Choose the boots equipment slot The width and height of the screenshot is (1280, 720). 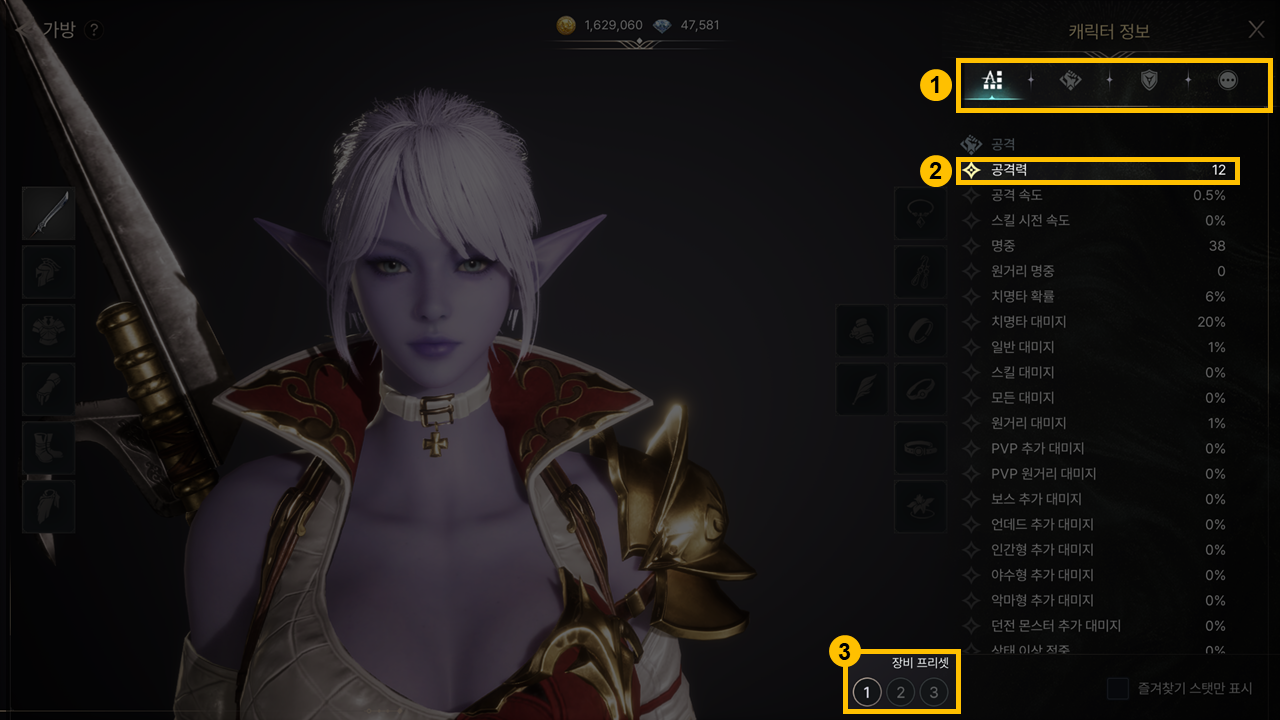tap(49, 447)
